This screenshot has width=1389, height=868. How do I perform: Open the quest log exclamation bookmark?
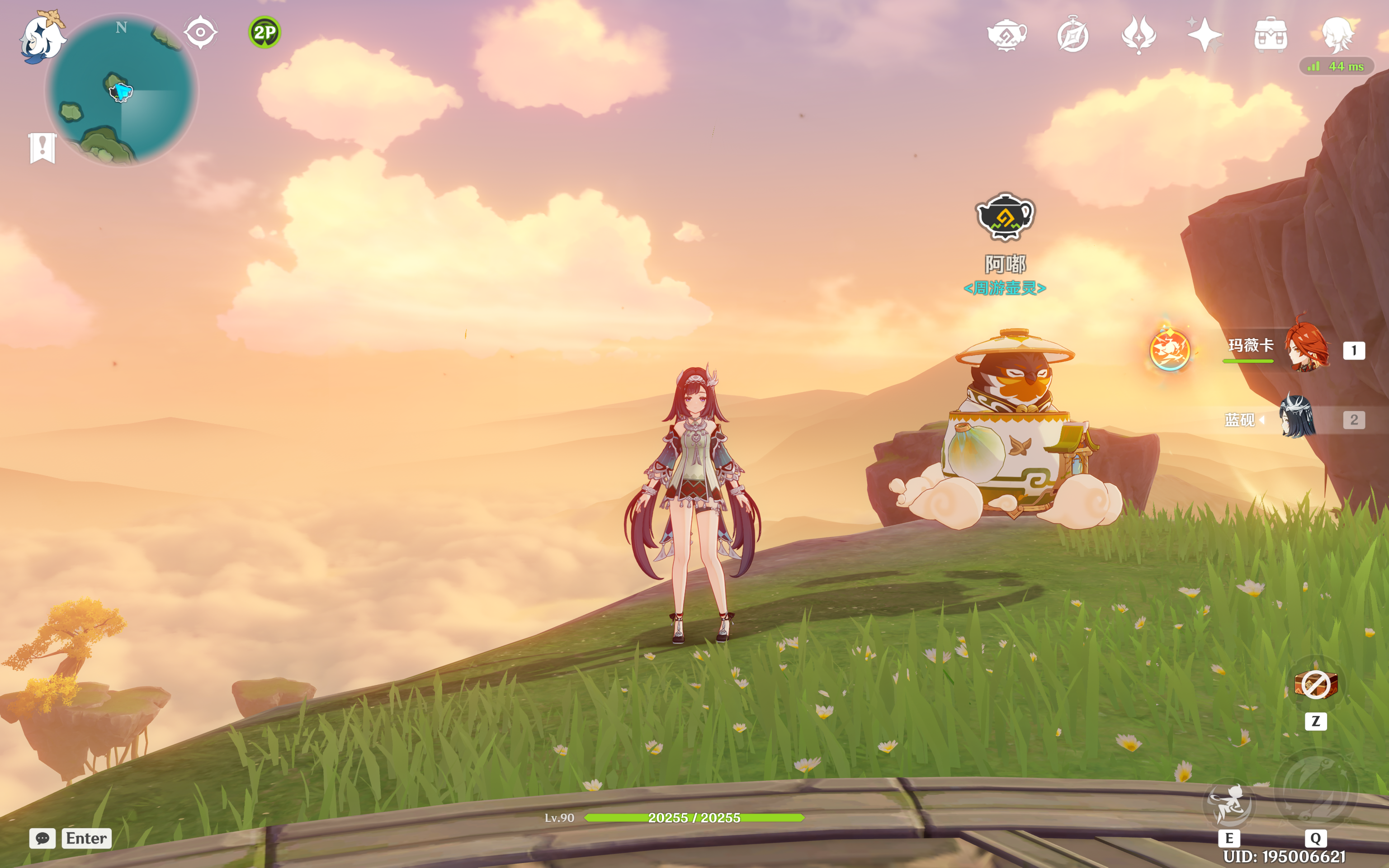click(x=43, y=147)
